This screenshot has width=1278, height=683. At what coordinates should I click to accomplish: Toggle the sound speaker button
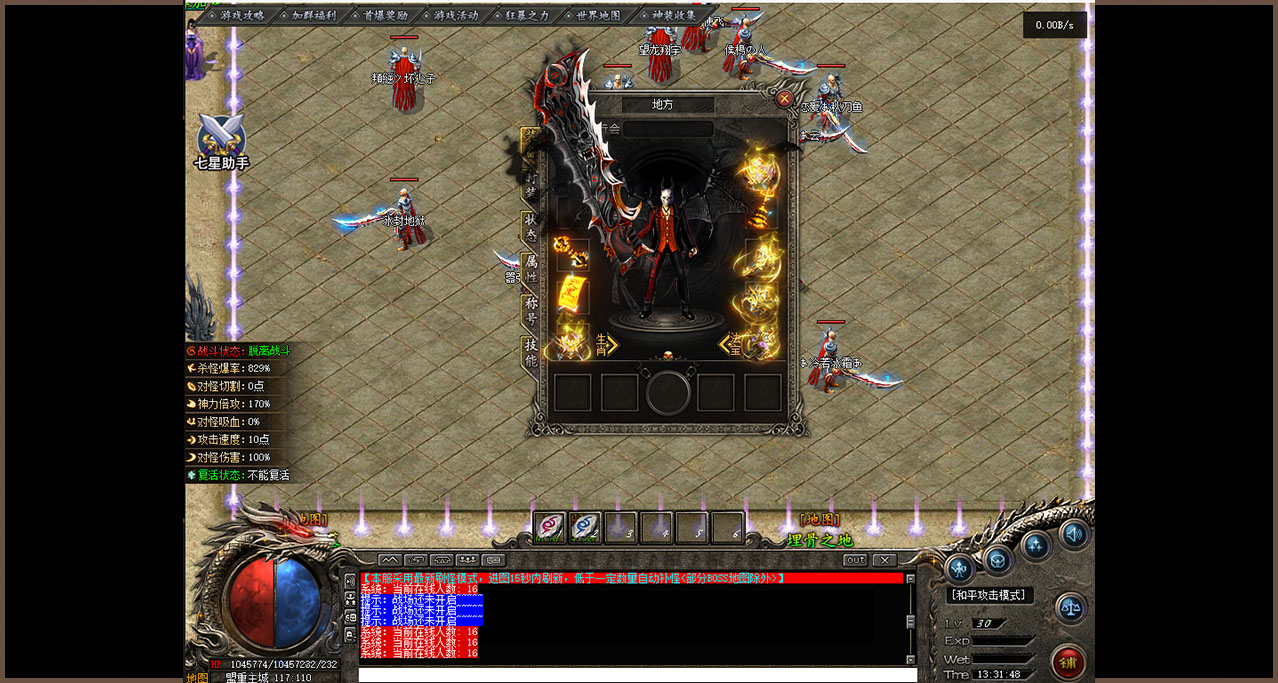pyautogui.click(x=1074, y=534)
